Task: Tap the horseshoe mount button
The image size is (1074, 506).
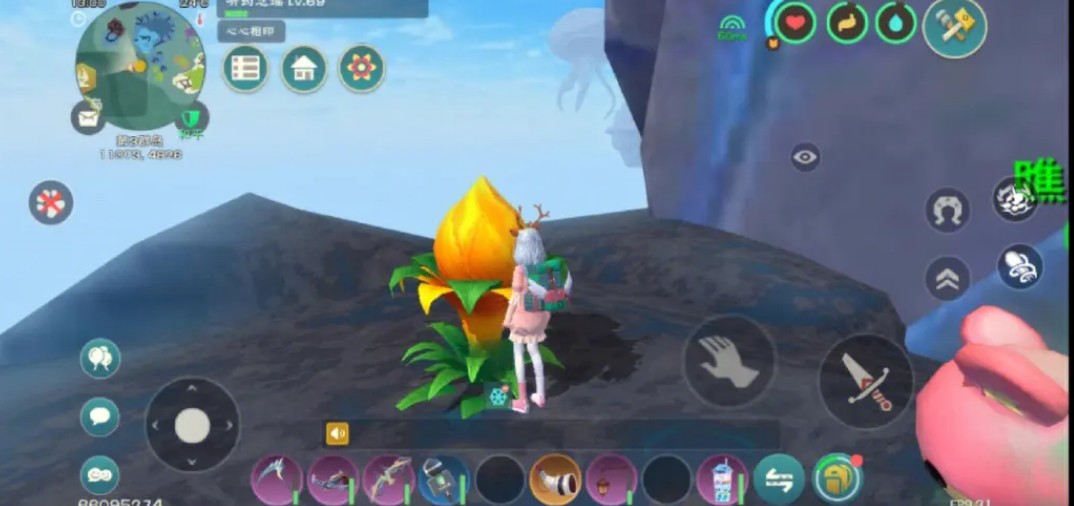Action: point(947,210)
